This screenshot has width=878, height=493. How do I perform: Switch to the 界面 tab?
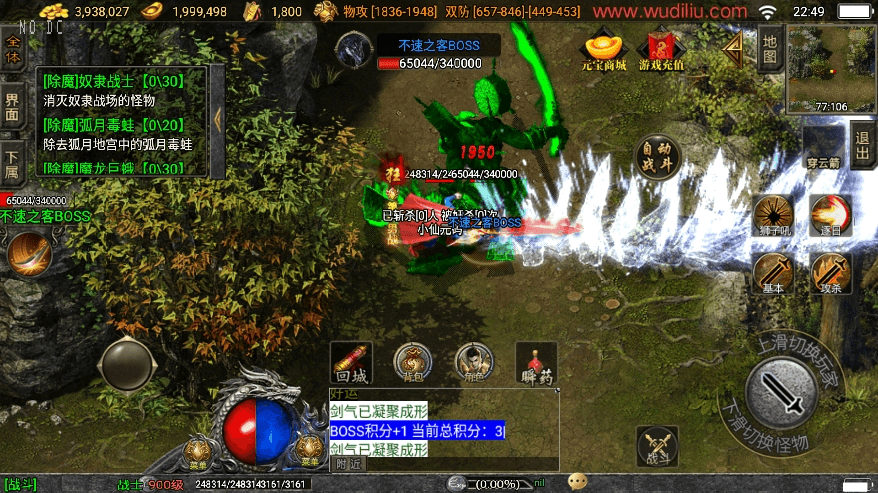point(13,107)
